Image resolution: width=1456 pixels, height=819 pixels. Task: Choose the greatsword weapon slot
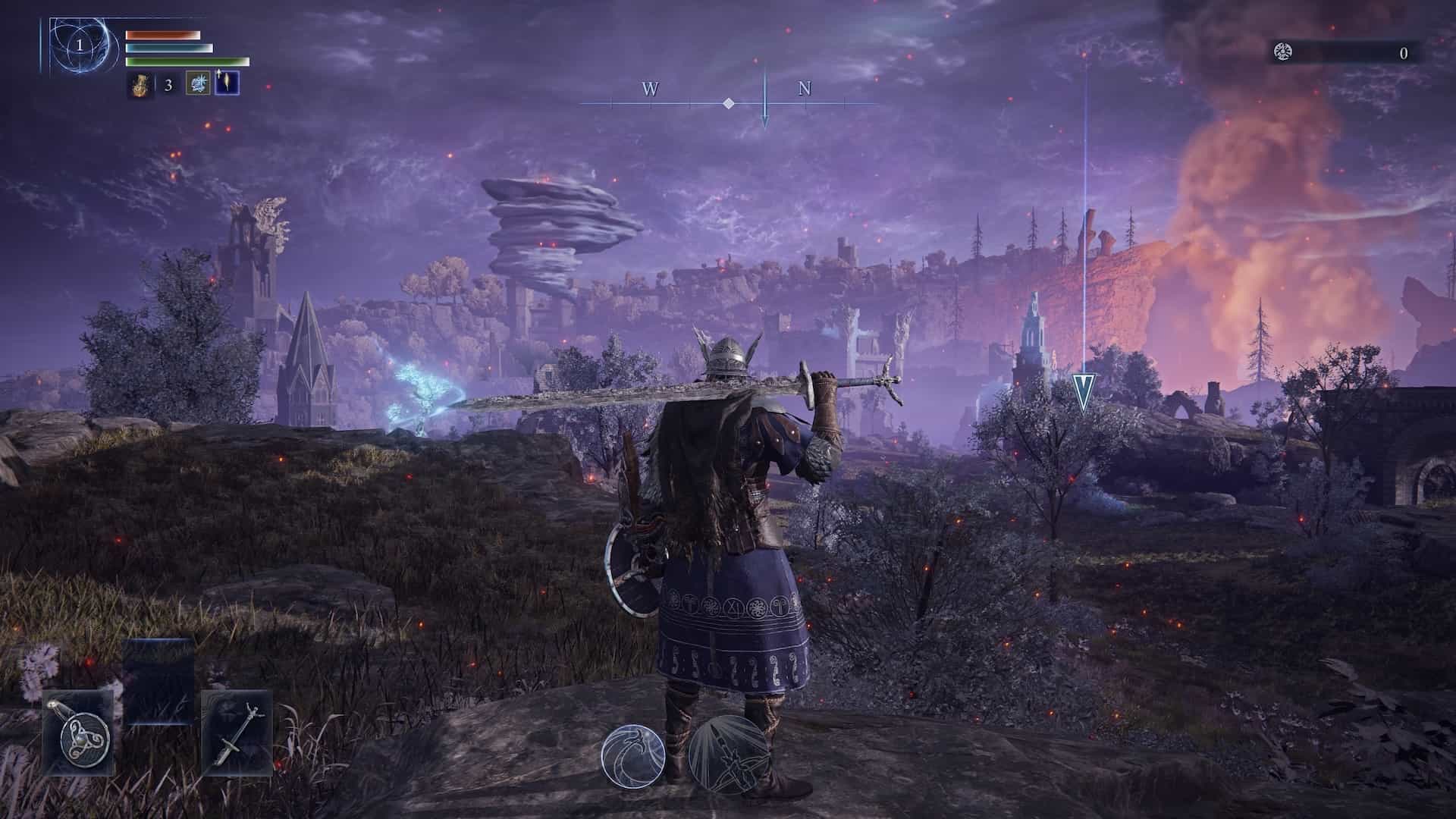pyautogui.click(x=237, y=733)
